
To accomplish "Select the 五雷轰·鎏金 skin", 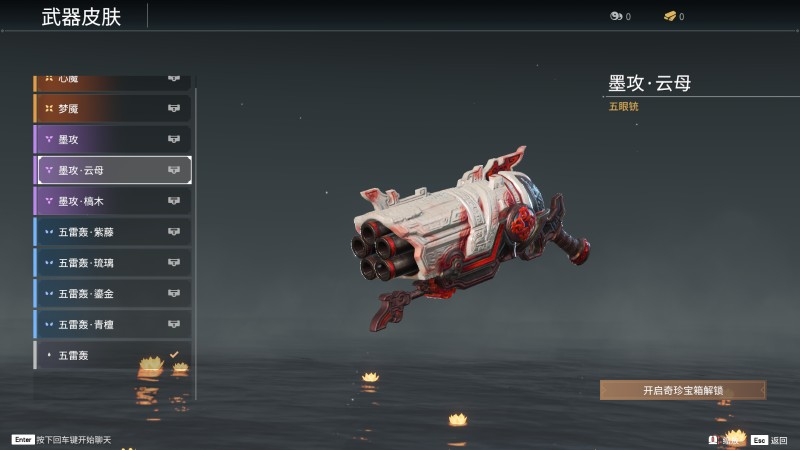I will pyautogui.click(x=112, y=294).
